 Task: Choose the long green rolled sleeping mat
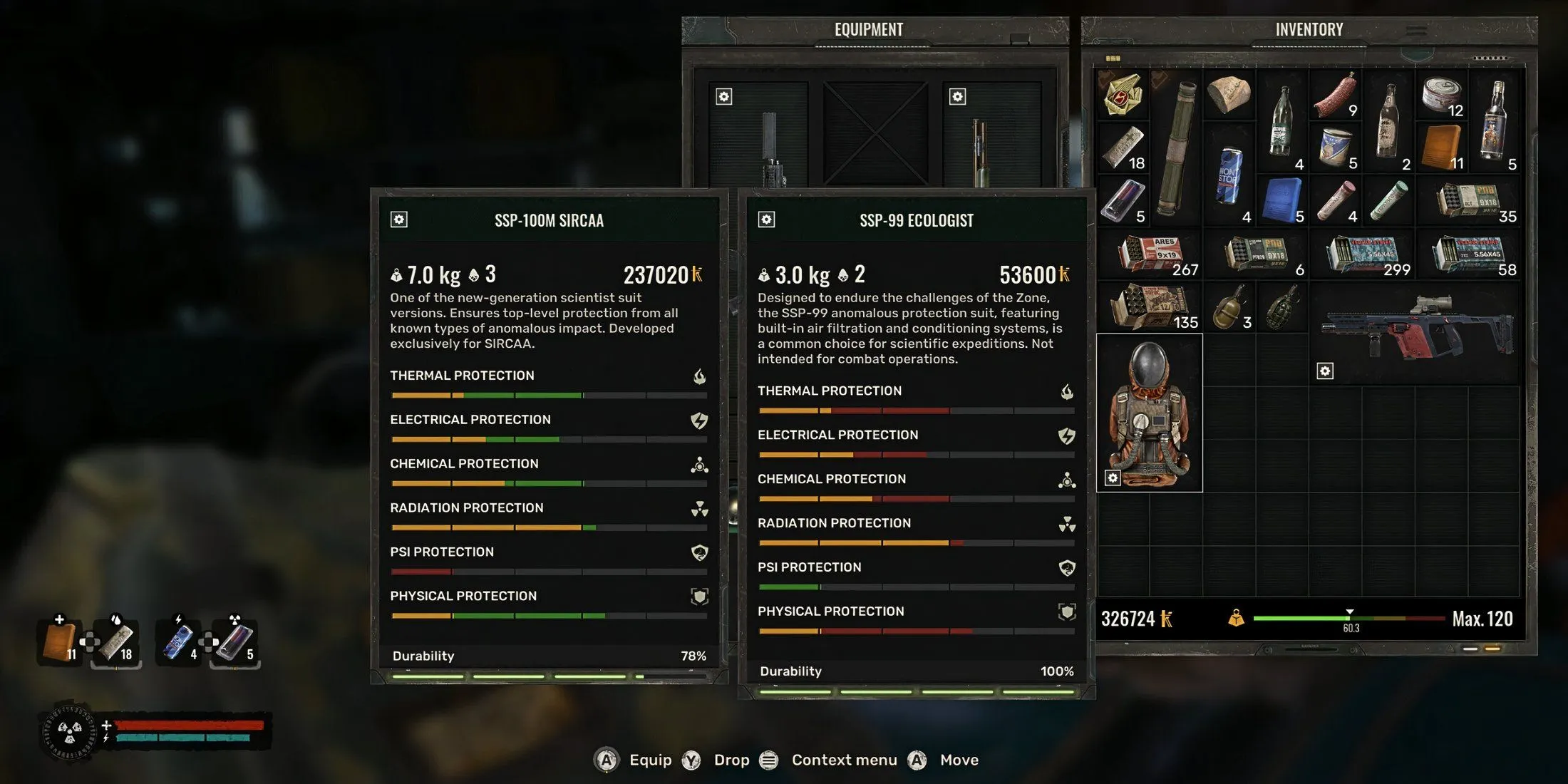(1176, 148)
